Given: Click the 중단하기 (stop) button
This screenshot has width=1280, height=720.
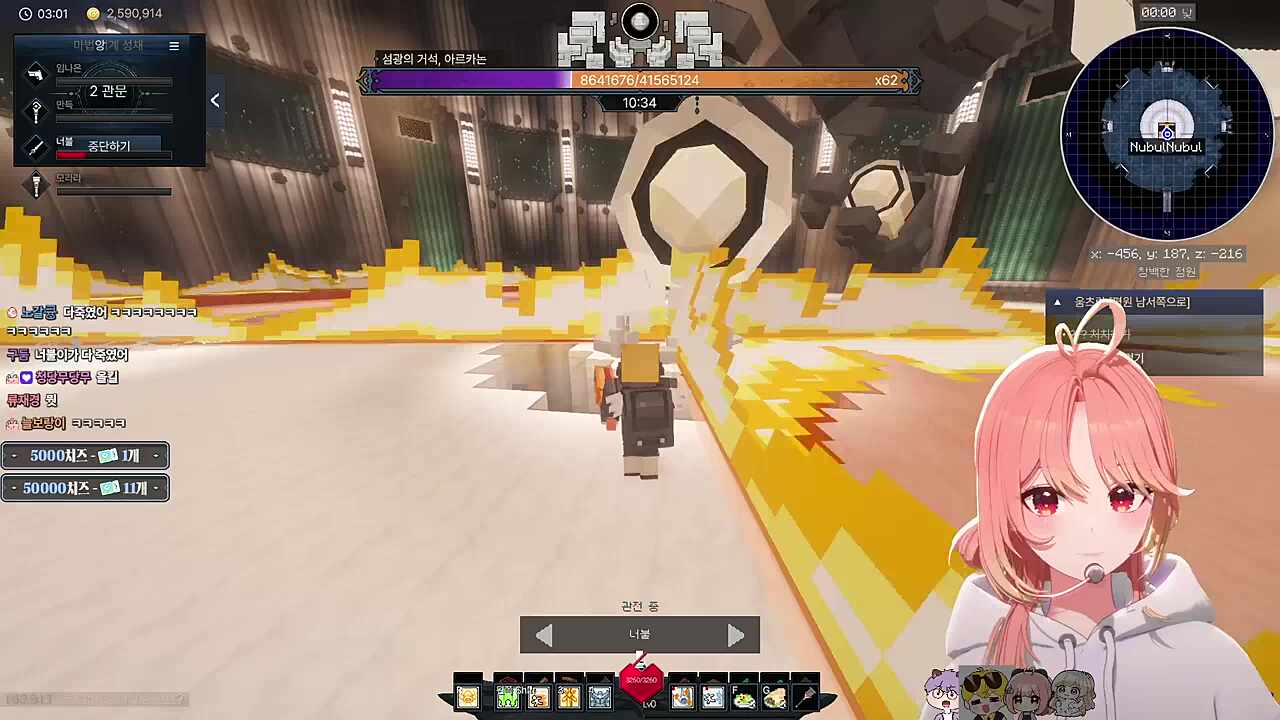Looking at the screenshot, I should [x=109, y=146].
